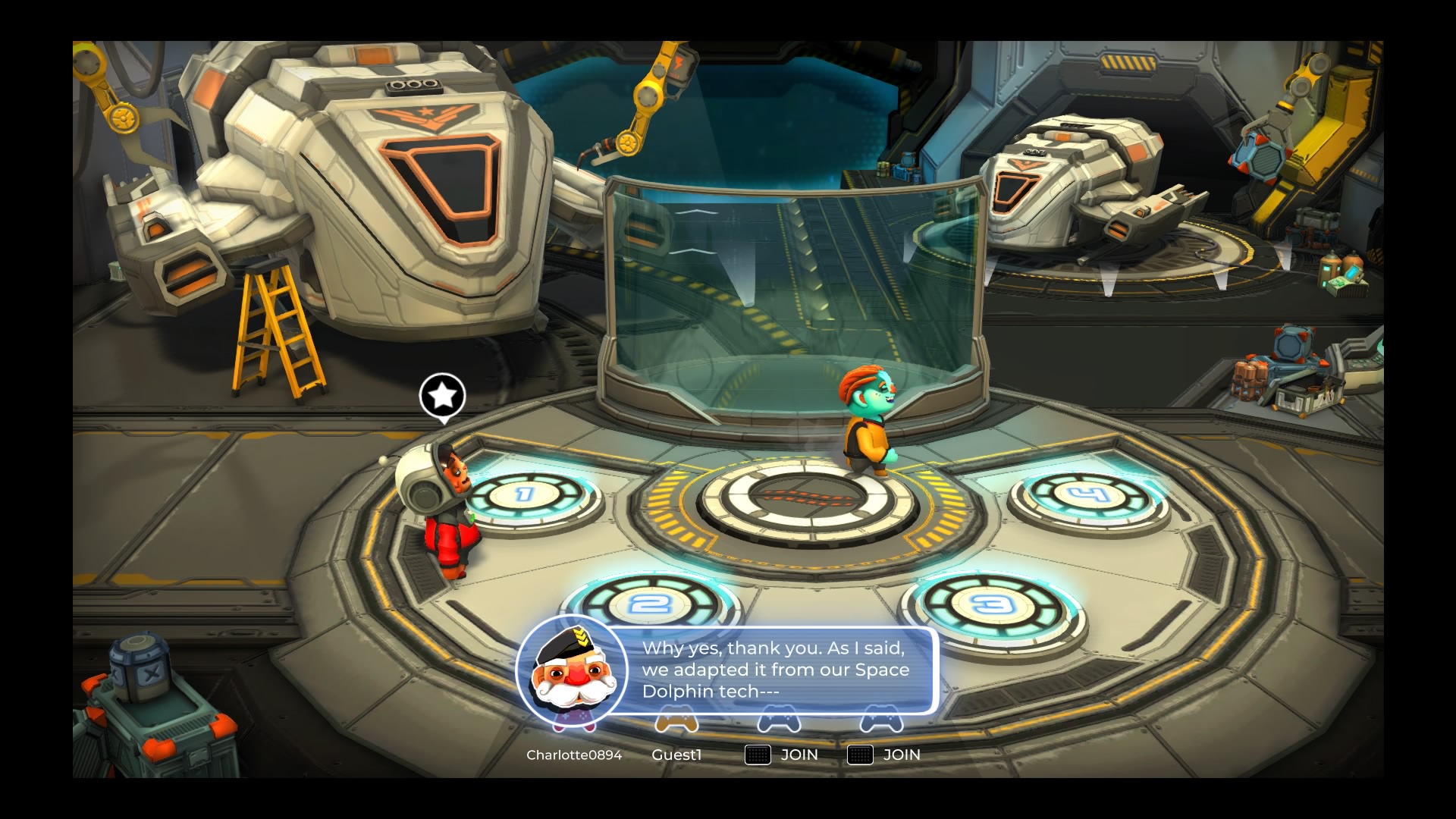Click the star speech bubble above the player
Screen dimensions: 1456x819
441,394
